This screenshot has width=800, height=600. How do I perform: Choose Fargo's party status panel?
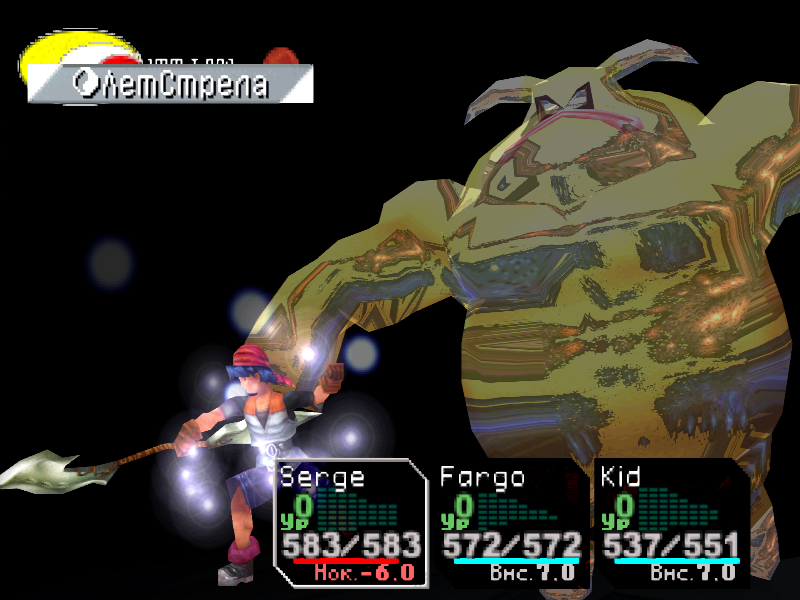pyautogui.click(x=511, y=523)
